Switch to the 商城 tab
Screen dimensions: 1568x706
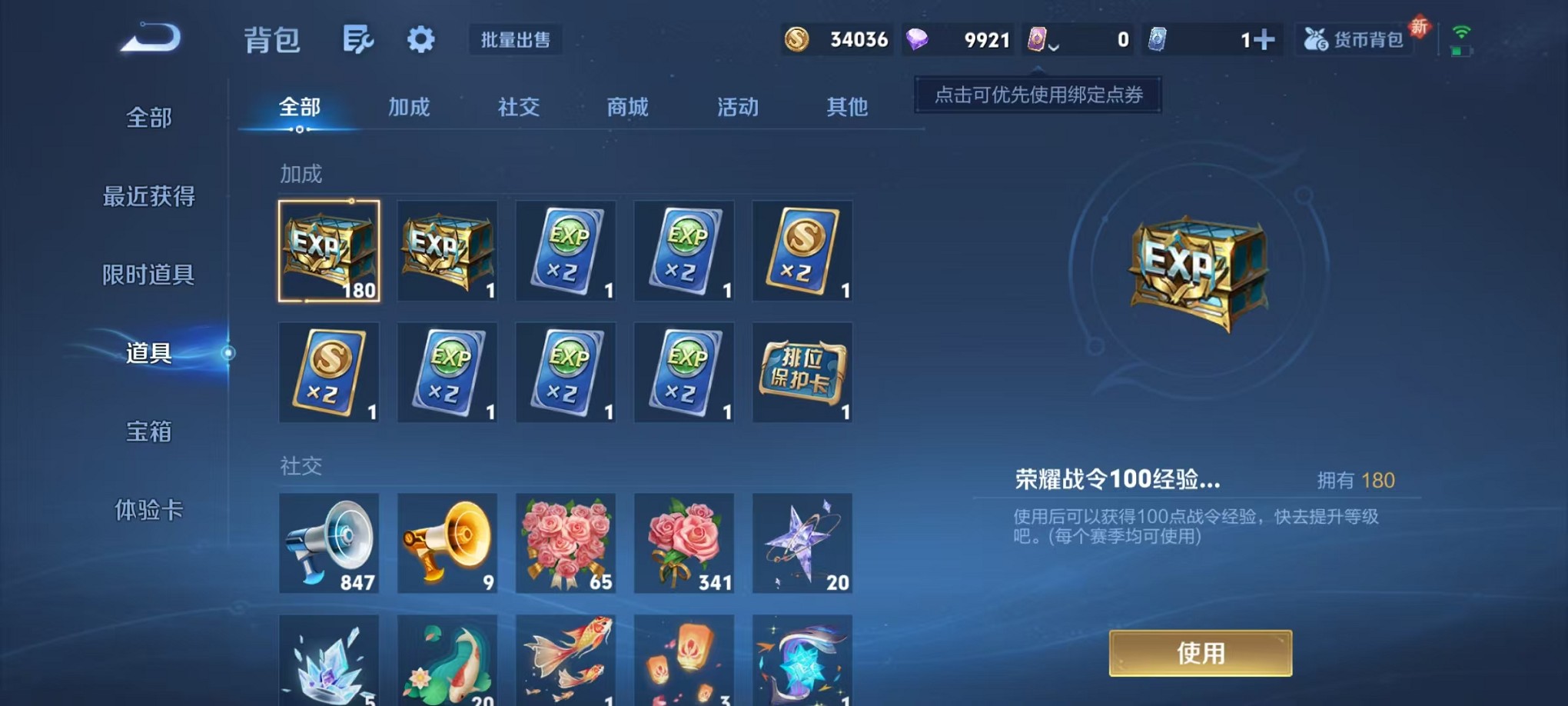point(628,108)
